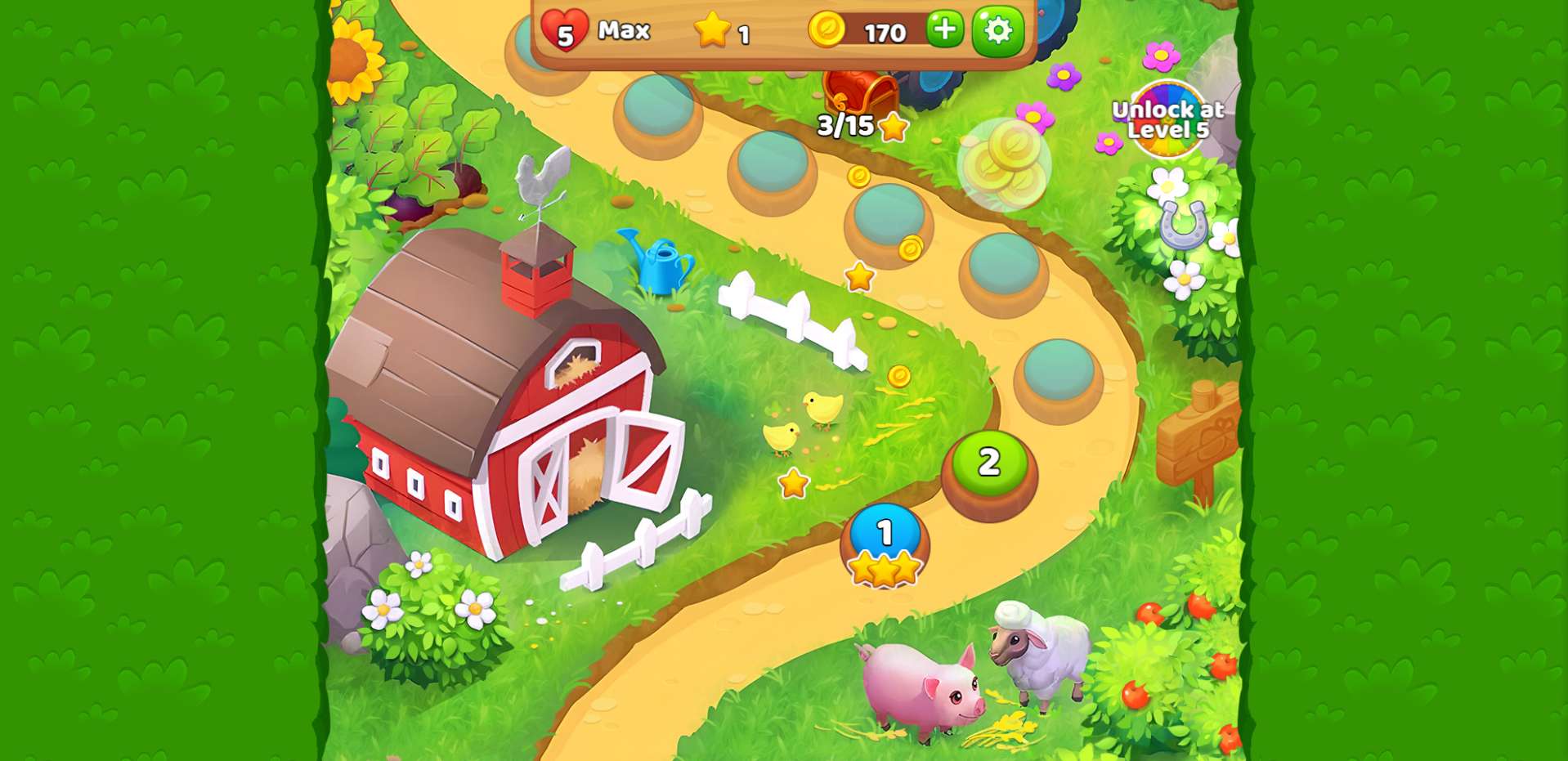Add coins with the green plus button

944,30
